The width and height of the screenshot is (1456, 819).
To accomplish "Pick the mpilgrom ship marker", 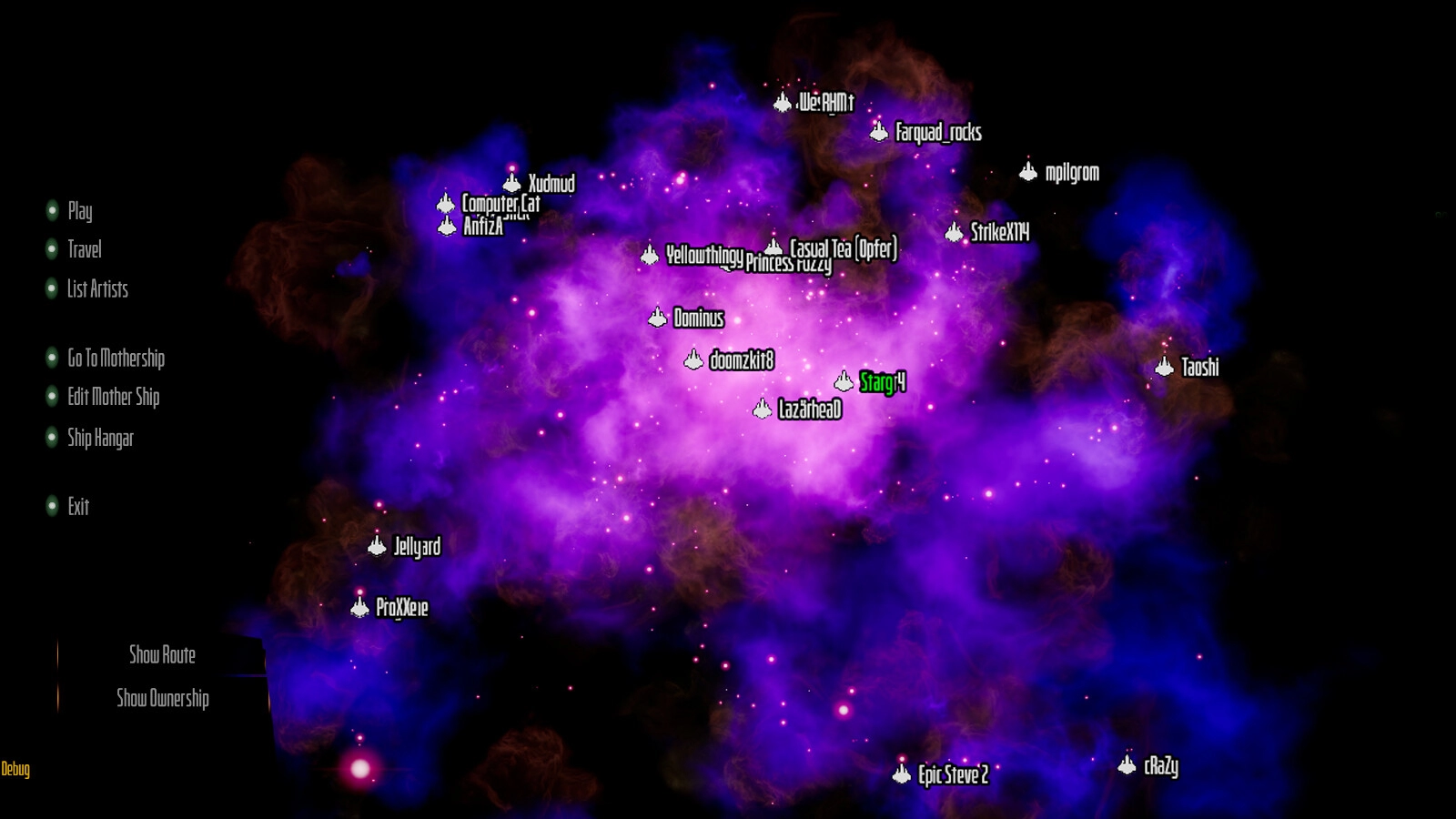I will [1028, 172].
